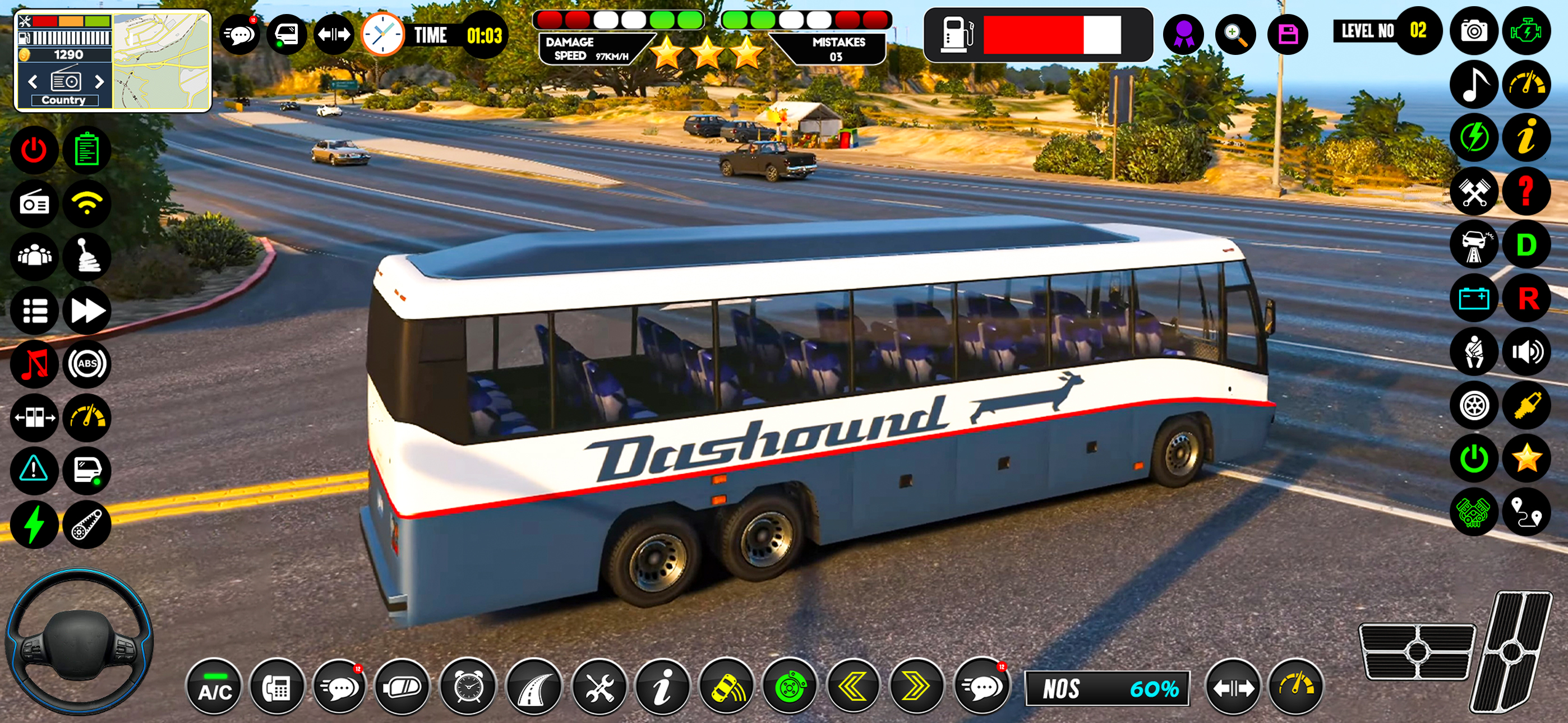The width and height of the screenshot is (1568, 723).
Task: Open the route map pins icon
Action: click(1526, 512)
